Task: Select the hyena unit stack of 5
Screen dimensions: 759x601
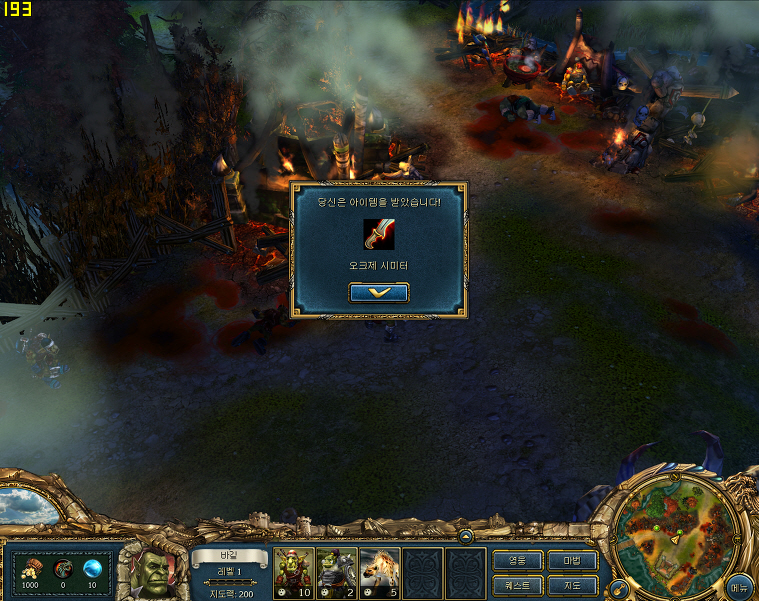Action: [380, 572]
